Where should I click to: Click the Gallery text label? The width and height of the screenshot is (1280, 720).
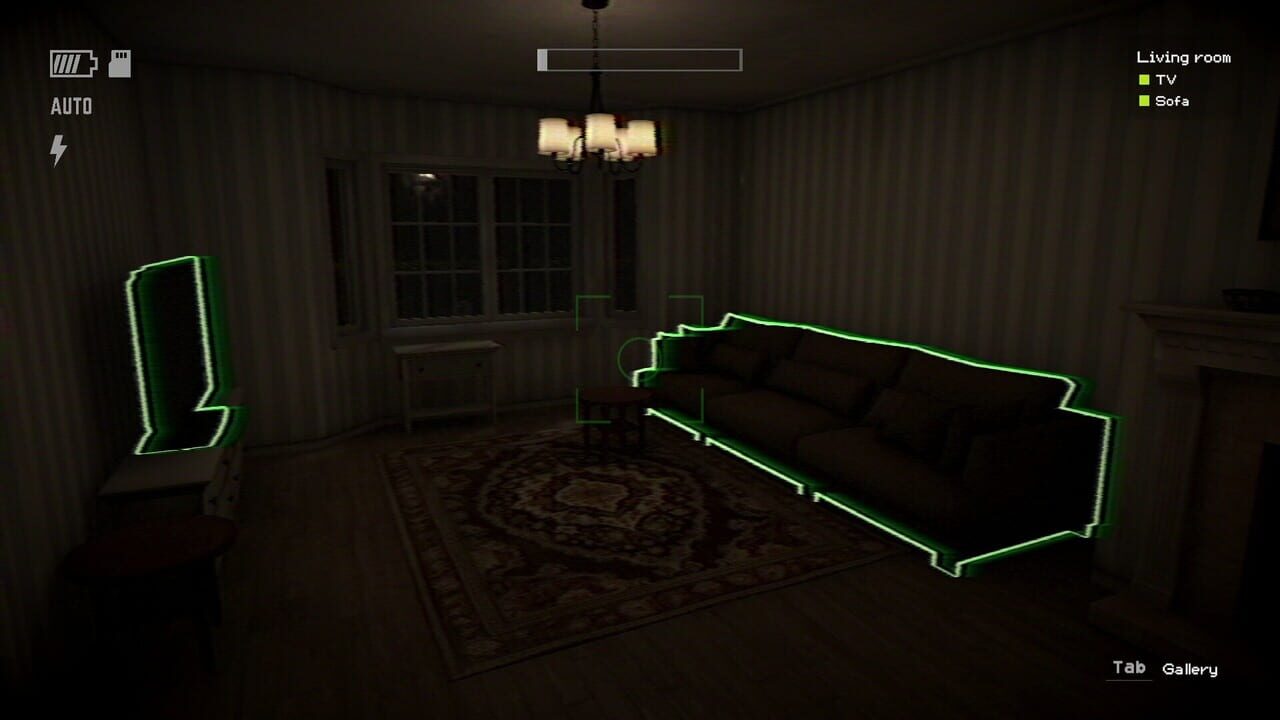coord(1190,669)
